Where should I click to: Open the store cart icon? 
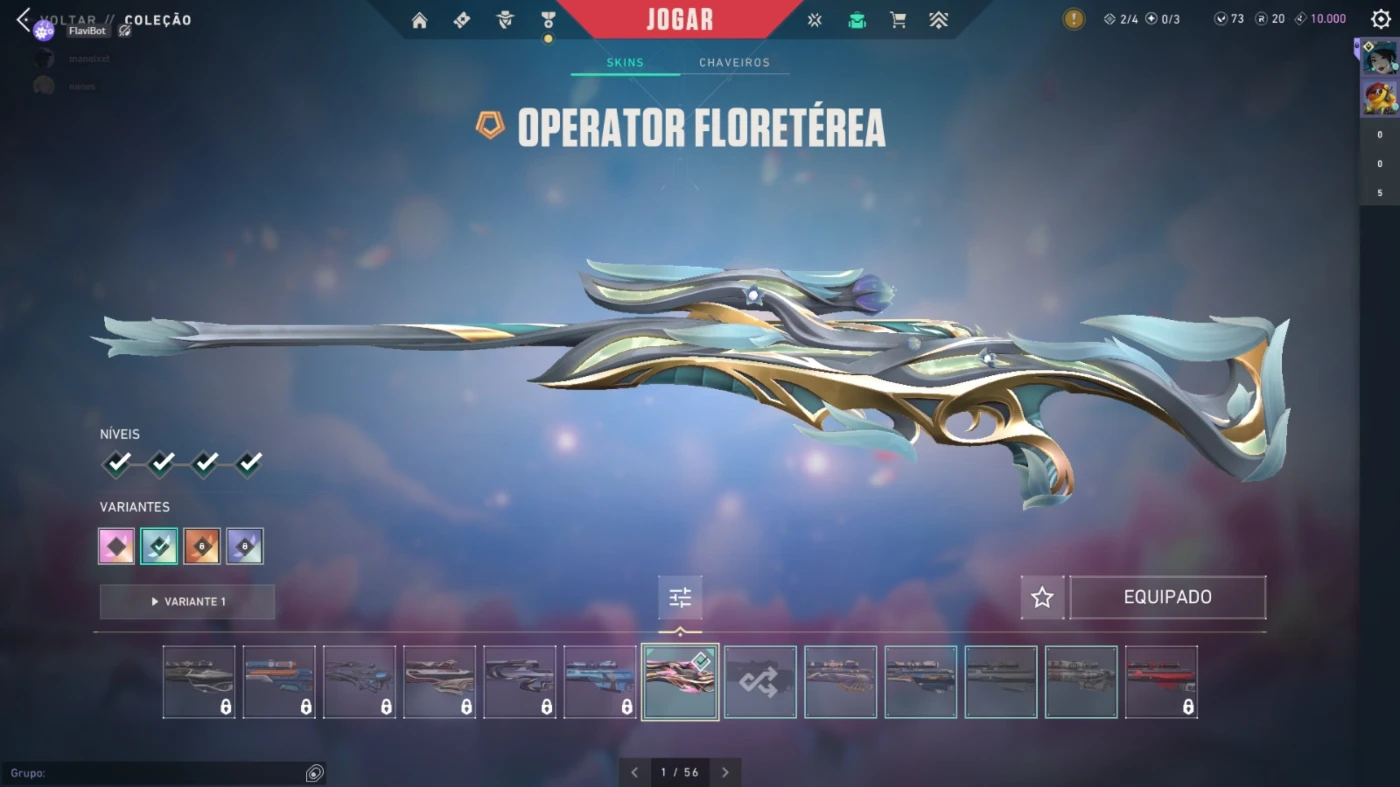tap(898, 20)
